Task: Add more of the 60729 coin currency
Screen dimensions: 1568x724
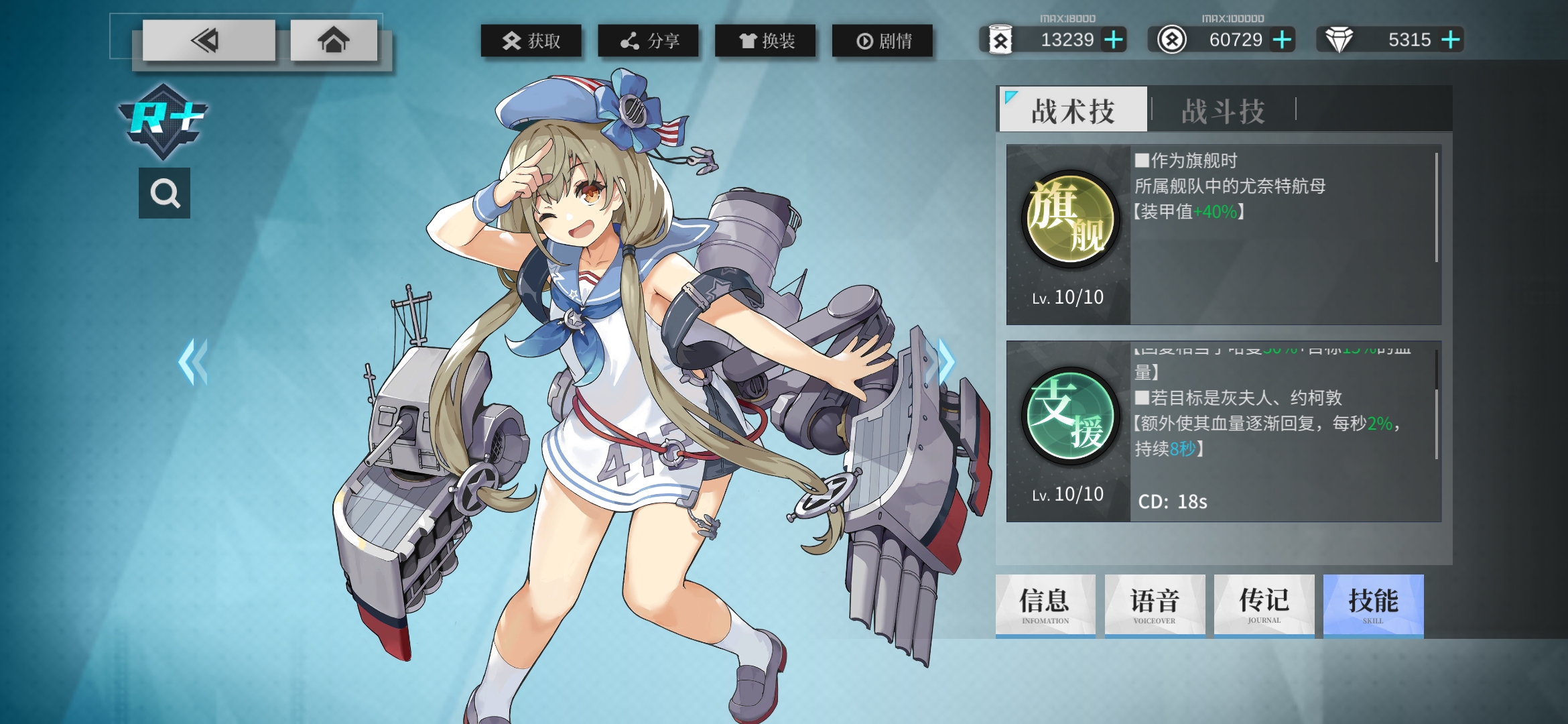Action: pos(1282,40)
